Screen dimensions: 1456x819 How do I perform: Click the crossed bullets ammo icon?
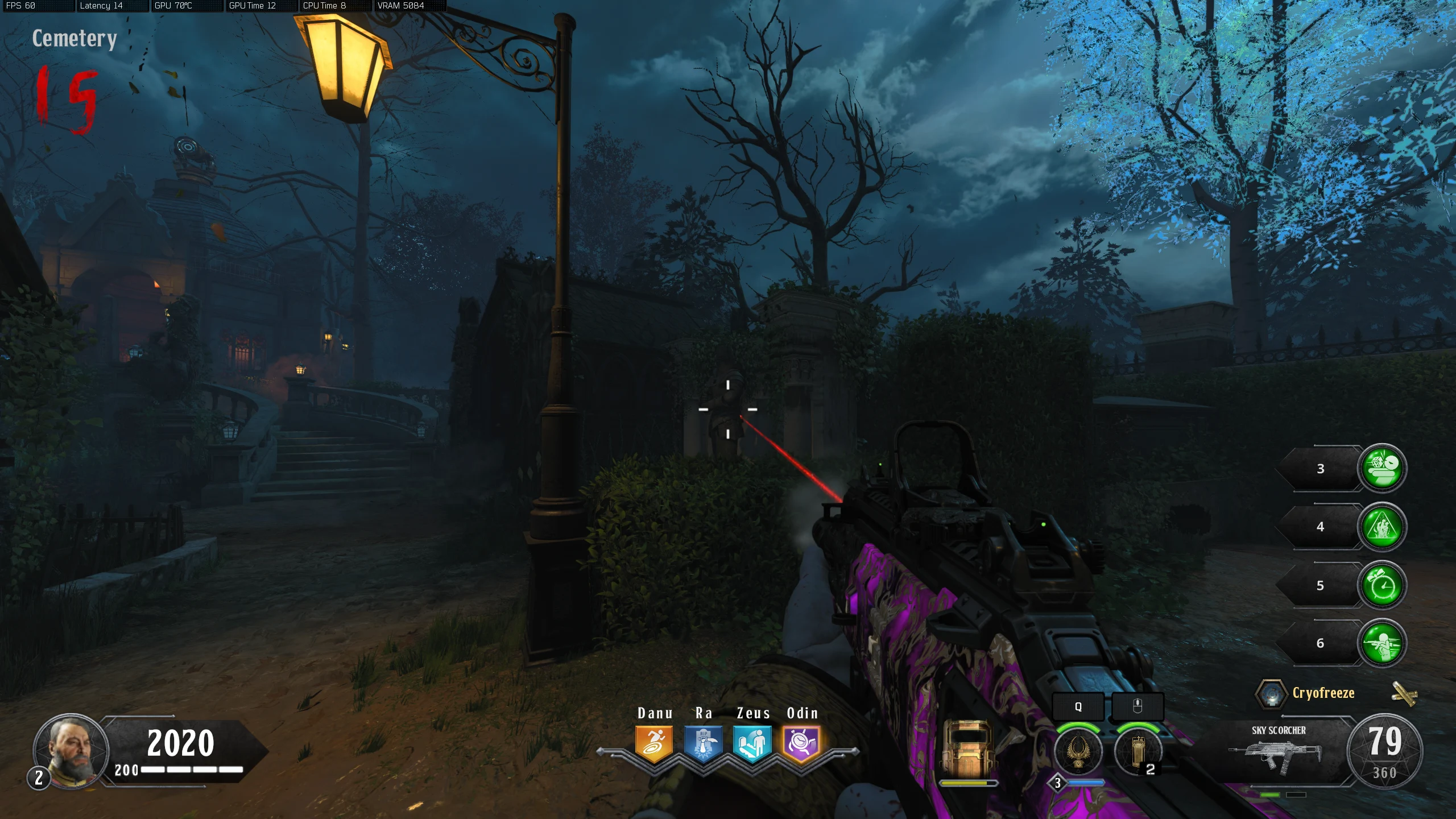1404,693
